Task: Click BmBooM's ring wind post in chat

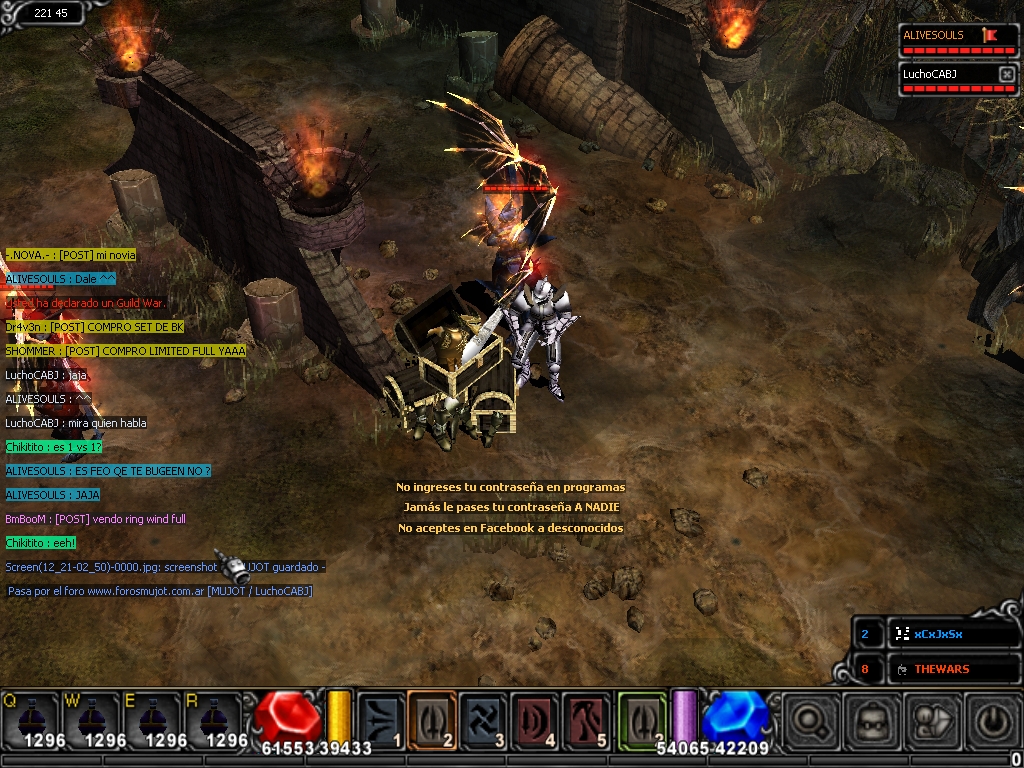Action: 96,519
